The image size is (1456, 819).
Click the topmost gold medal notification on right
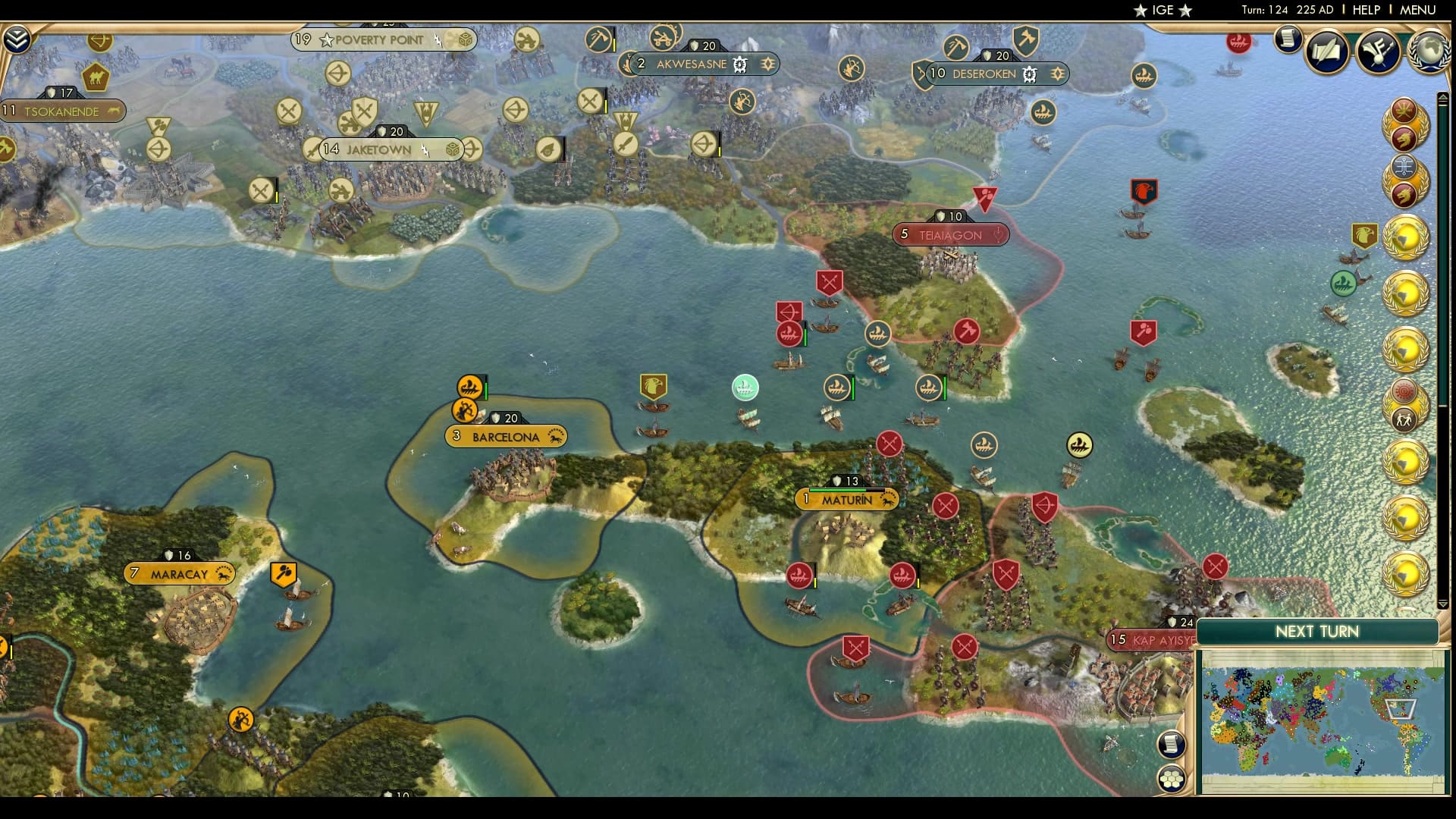coord(1407,235)
